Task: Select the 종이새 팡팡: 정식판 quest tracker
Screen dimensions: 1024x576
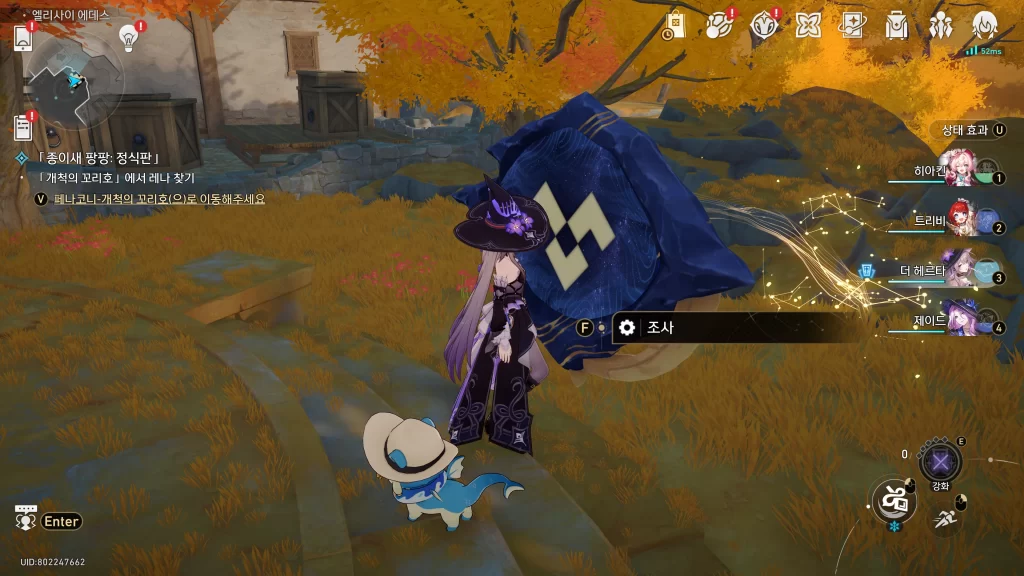Action: [98, 158]
